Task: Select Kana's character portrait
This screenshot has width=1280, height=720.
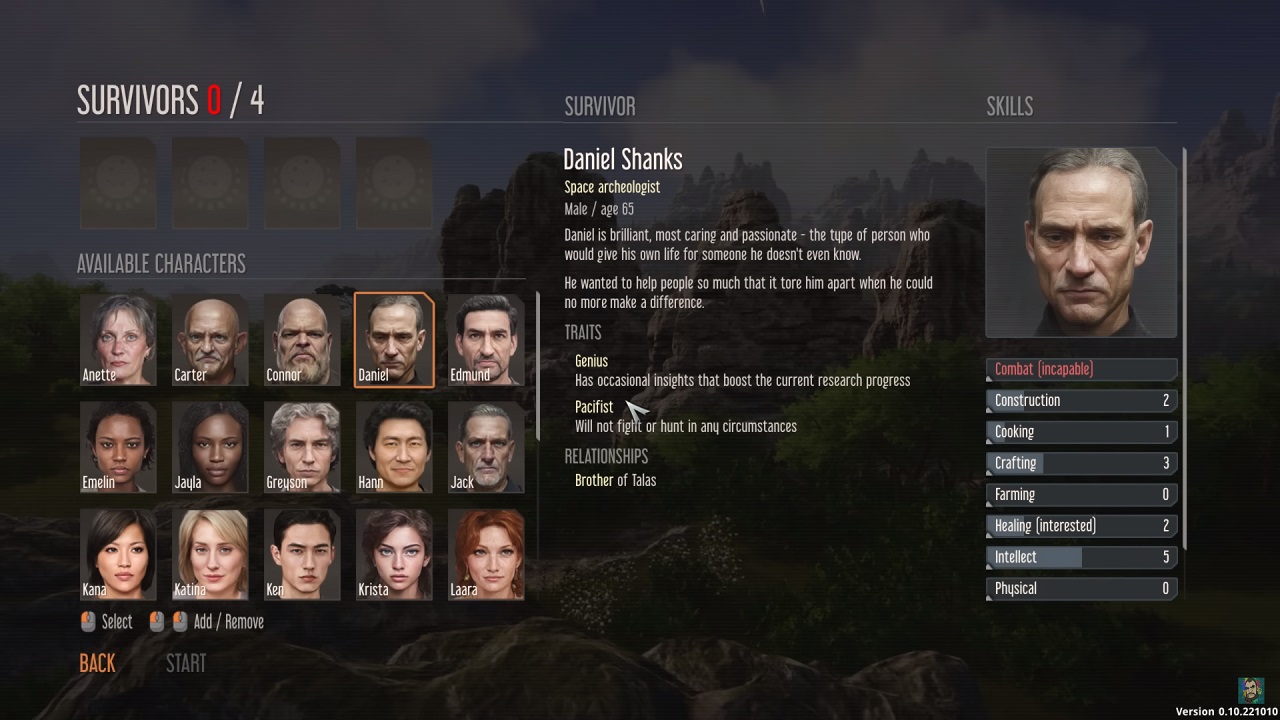Action: click(x=118, y=554)
